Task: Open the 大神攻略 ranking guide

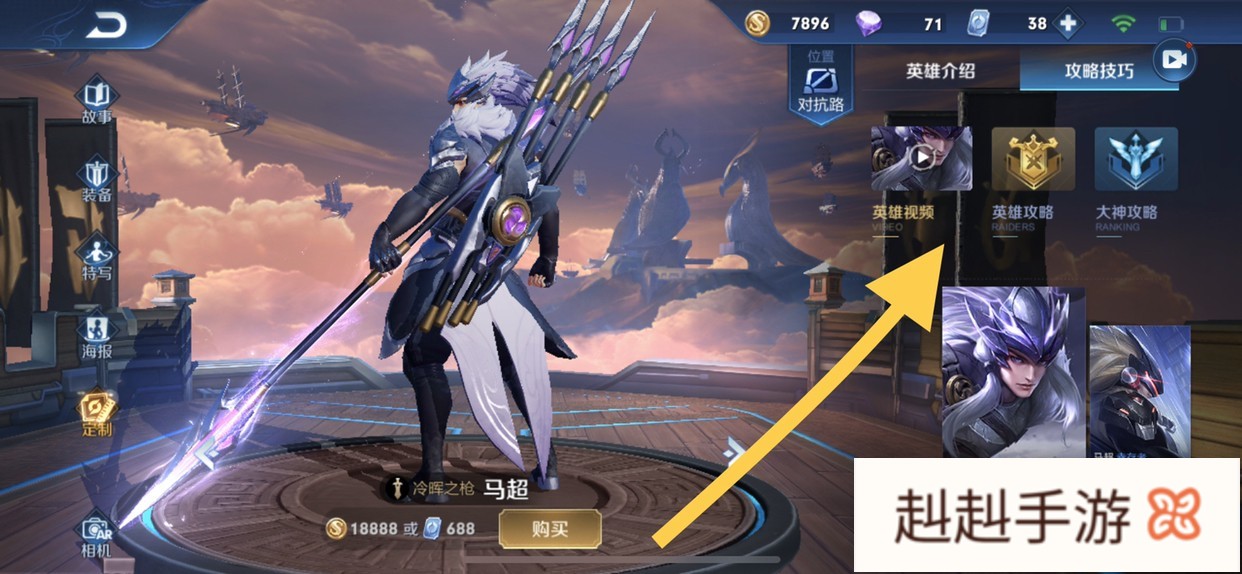Action: (1135, 160)
